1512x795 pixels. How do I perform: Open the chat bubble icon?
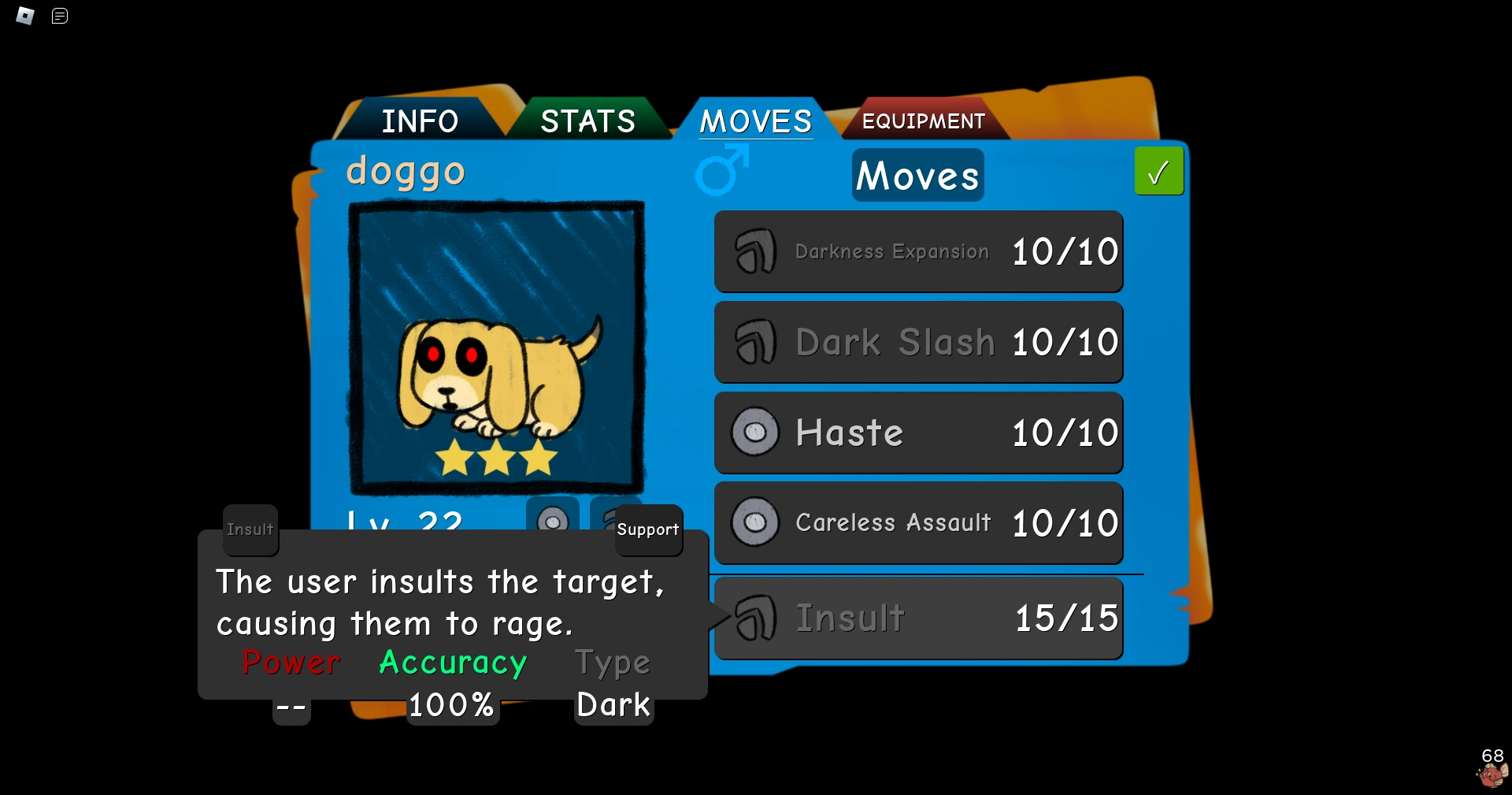pos(59,16)
